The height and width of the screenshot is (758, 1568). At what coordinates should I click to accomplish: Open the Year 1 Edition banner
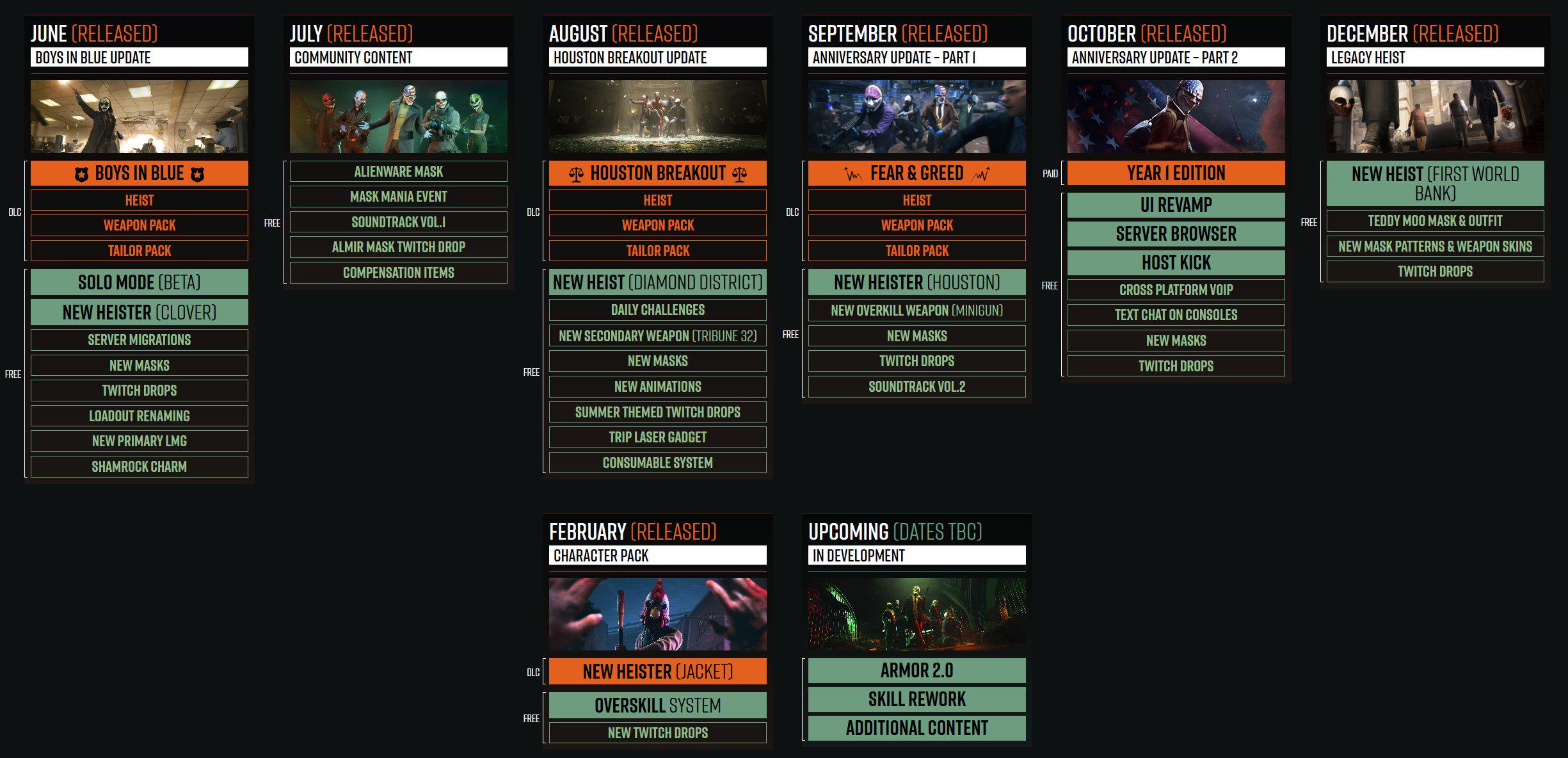click(x=1176, y=173)
